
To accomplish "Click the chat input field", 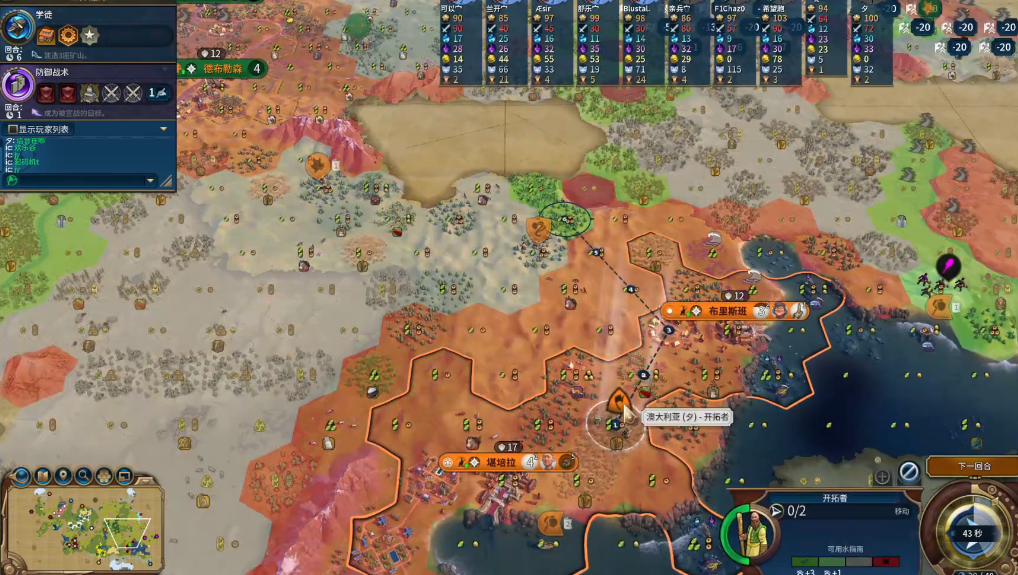I will click(x=76, y=181).
